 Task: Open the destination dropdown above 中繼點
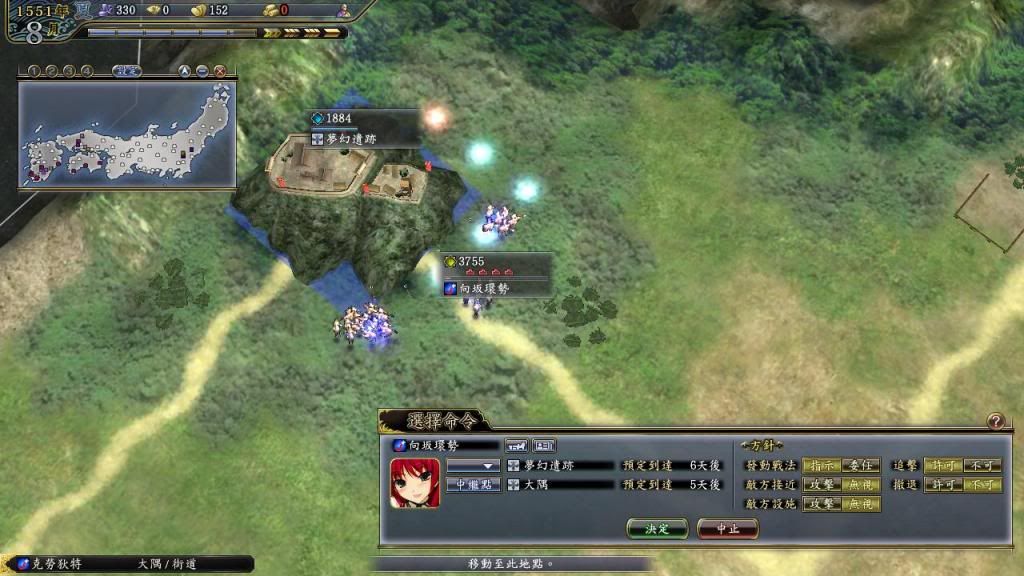tap(472, 465)
